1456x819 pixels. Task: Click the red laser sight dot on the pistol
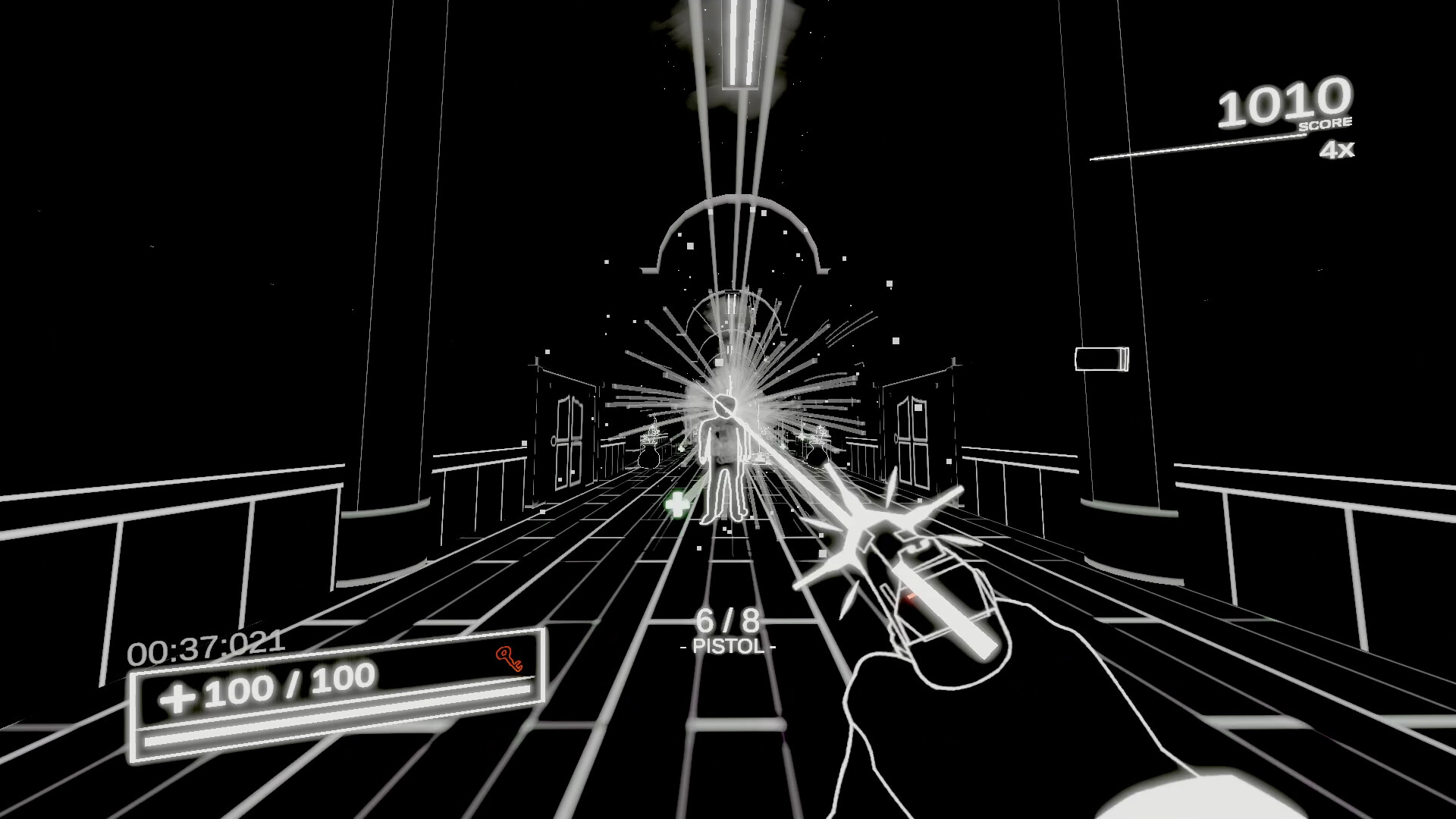click(909, 597)
